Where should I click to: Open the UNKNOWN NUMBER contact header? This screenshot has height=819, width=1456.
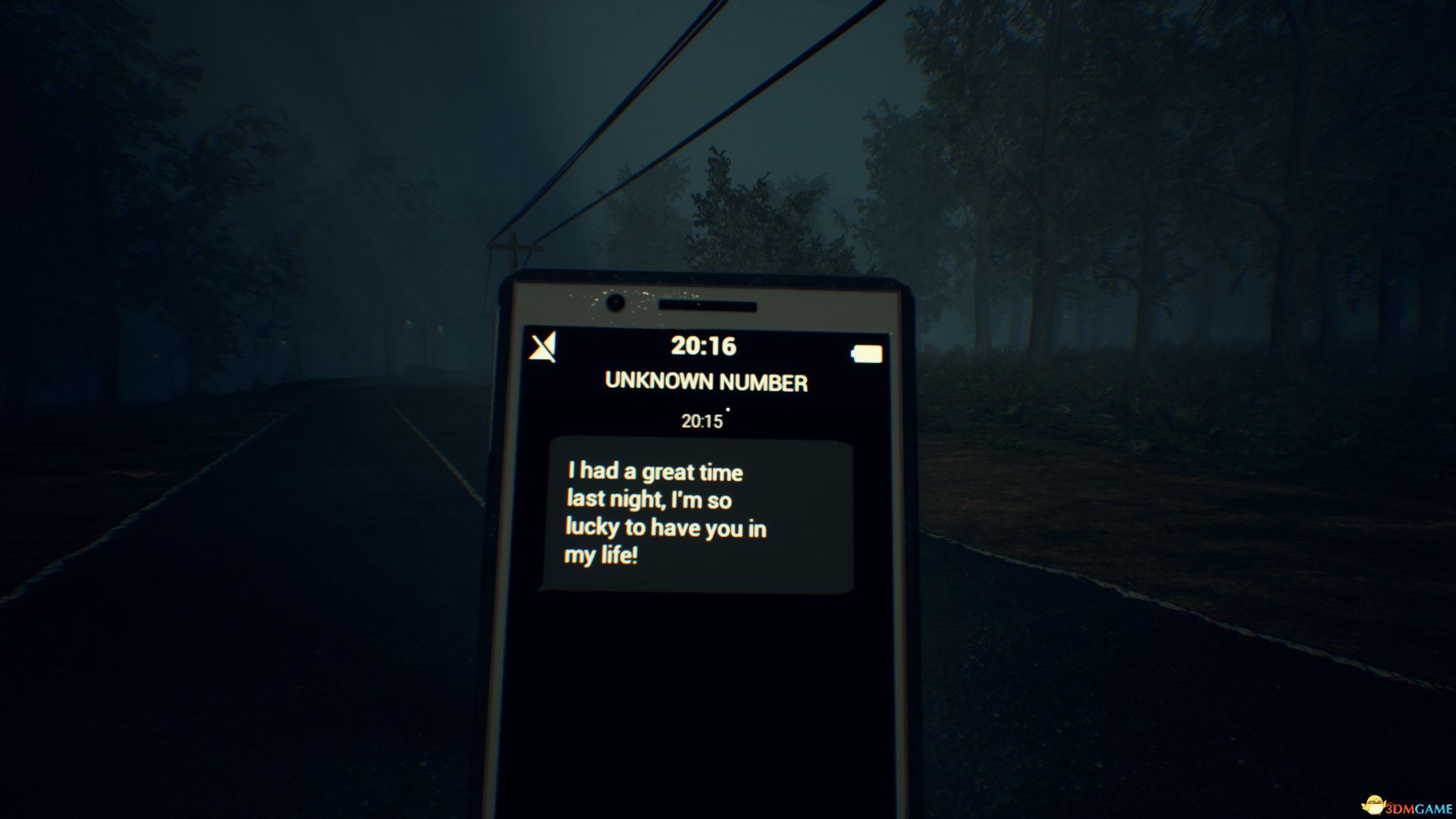[706, 381]
